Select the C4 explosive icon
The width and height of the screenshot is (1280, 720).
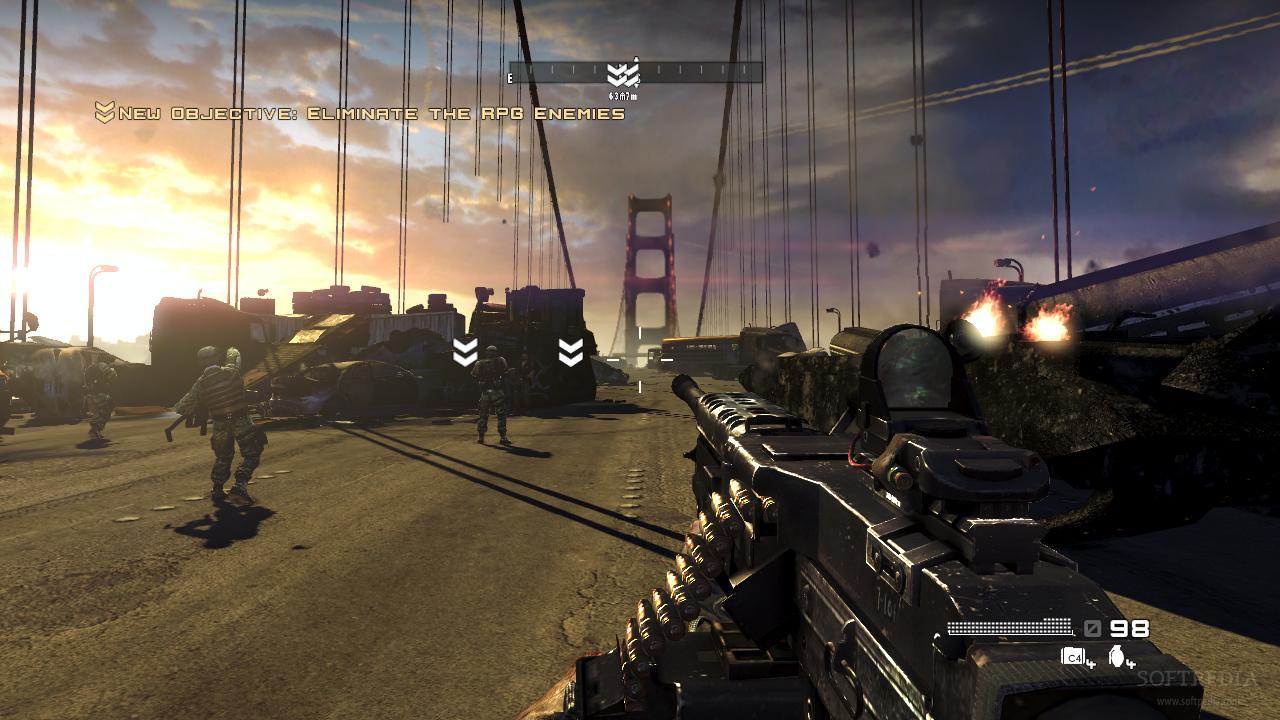tap(1072, 657)
